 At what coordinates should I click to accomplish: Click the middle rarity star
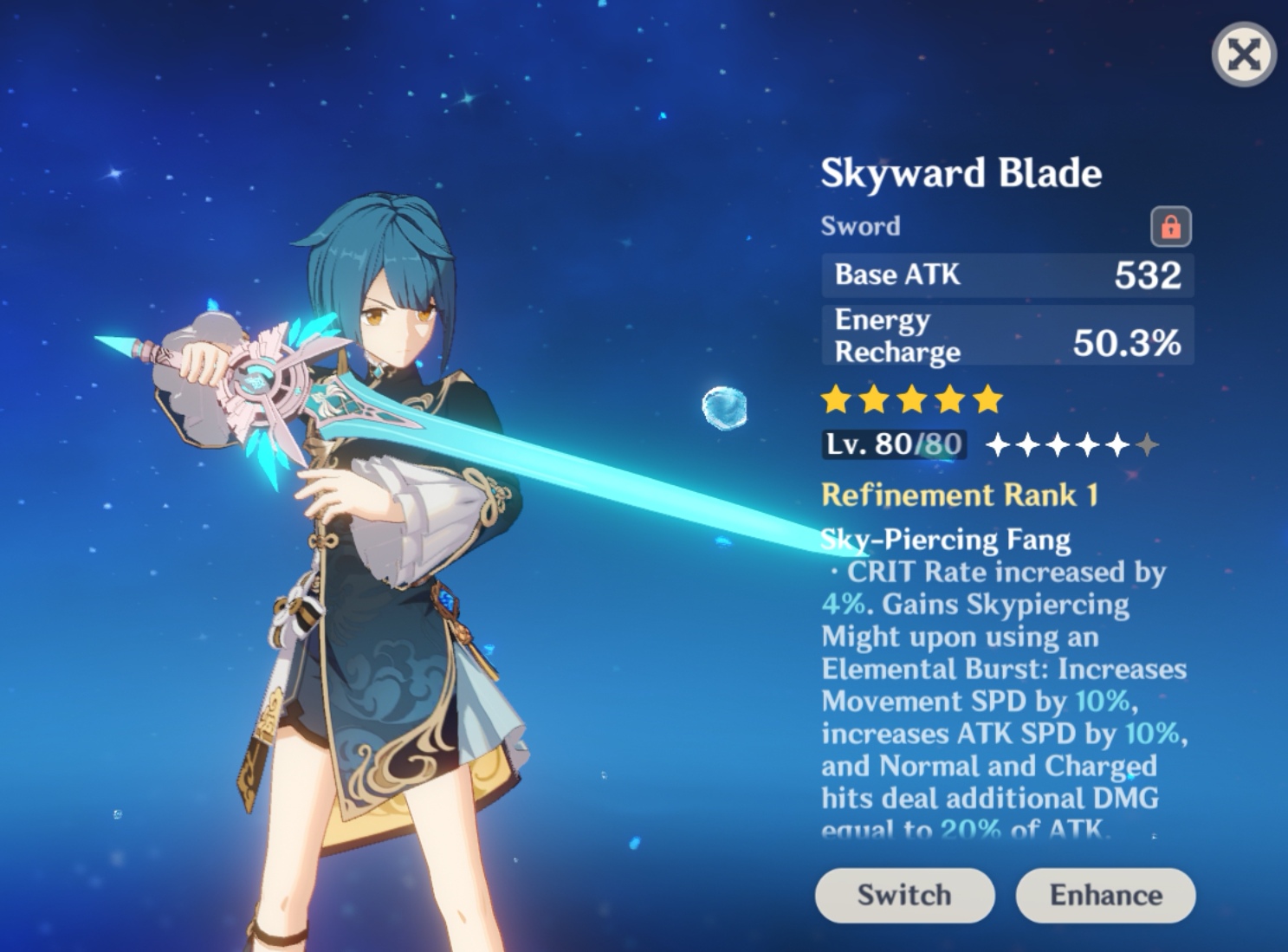click(913, 399)
